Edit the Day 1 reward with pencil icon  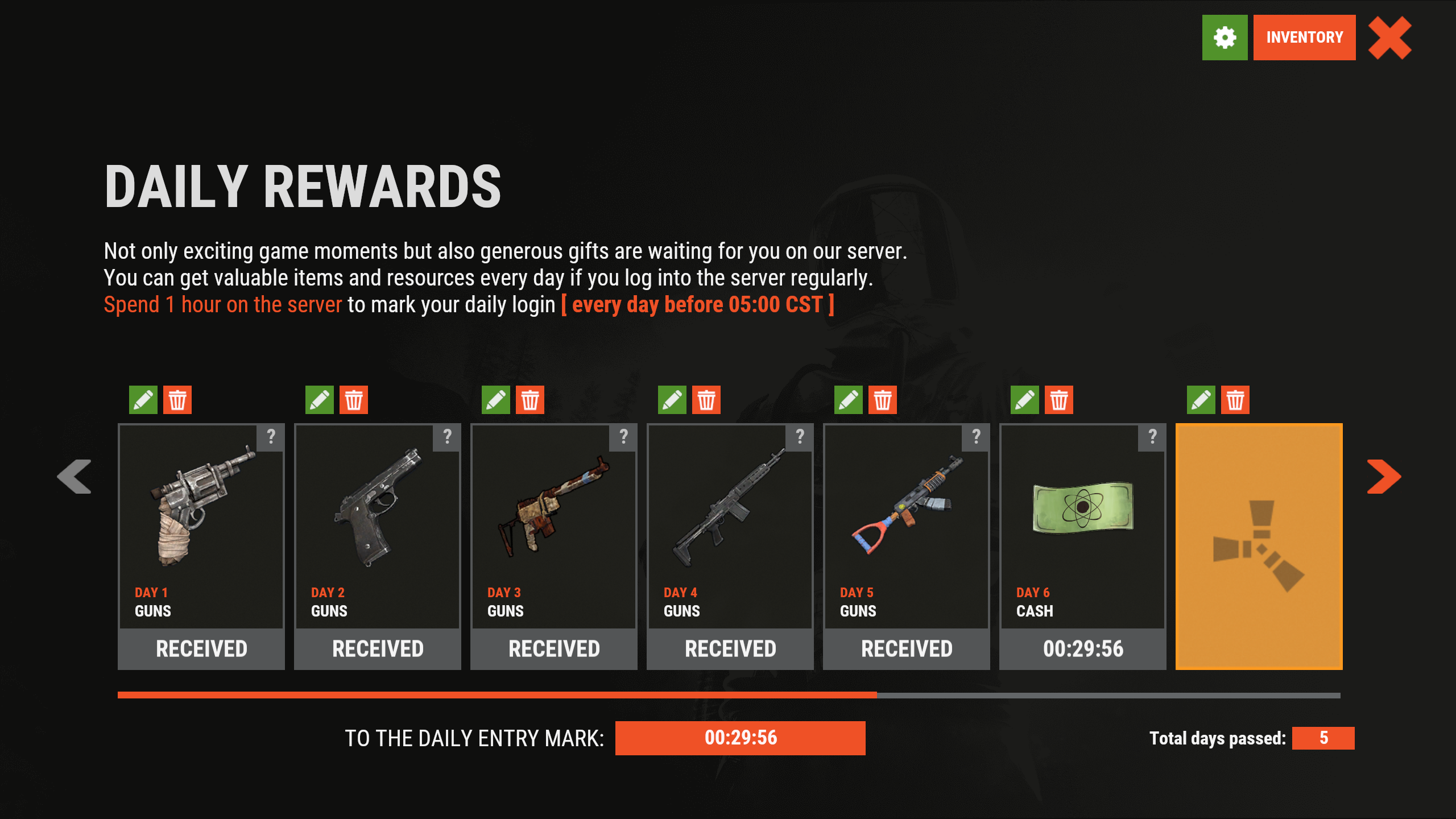click(x=143, y=400)
